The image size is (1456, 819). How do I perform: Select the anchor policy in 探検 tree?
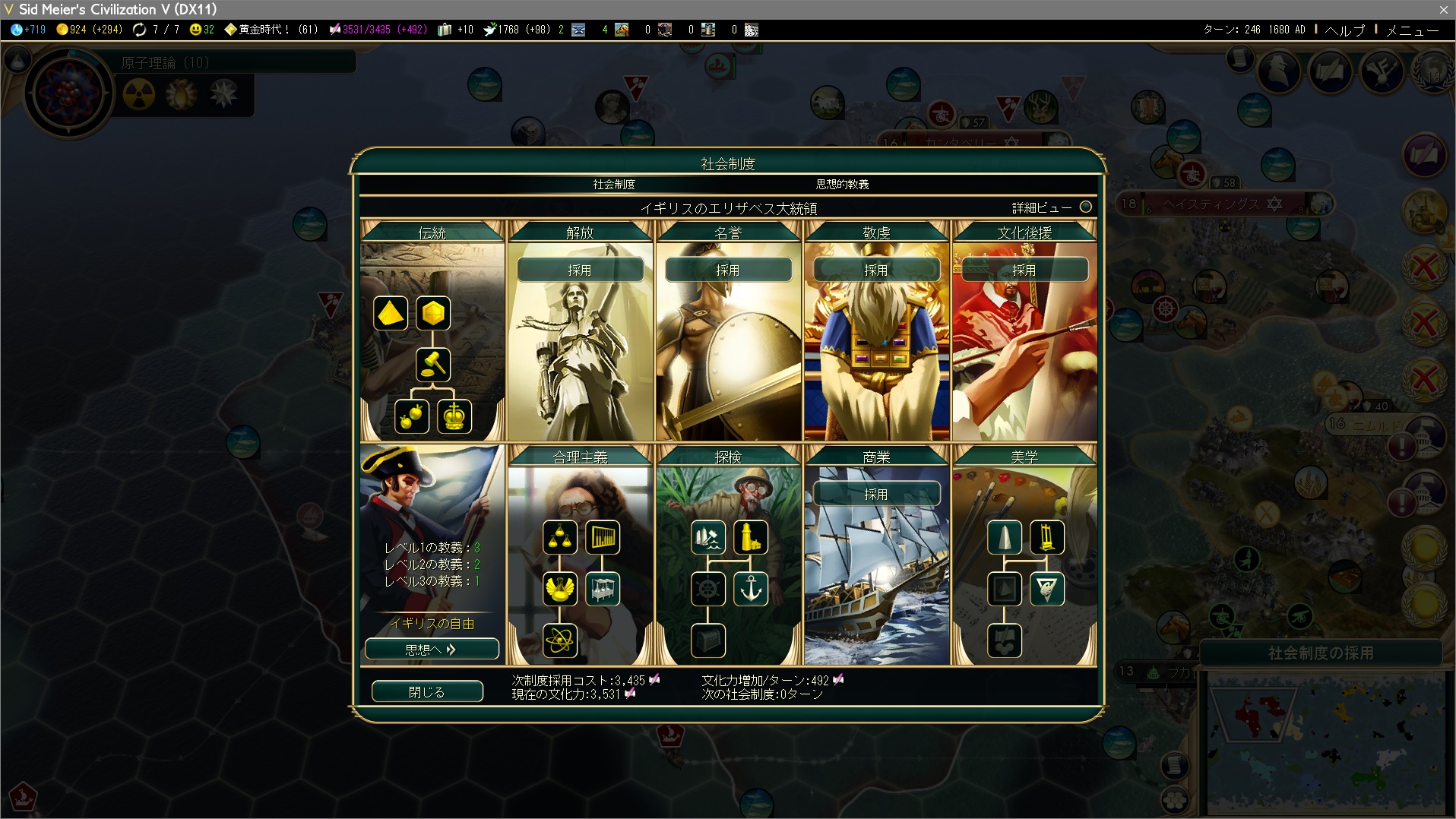(x=751, y=589)
